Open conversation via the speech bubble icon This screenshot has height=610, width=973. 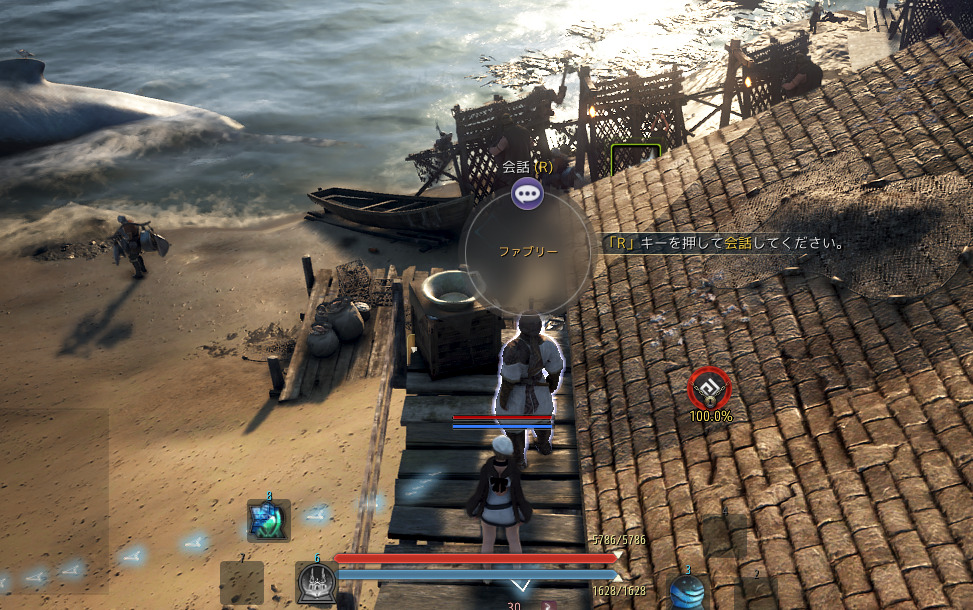point(527,193)
